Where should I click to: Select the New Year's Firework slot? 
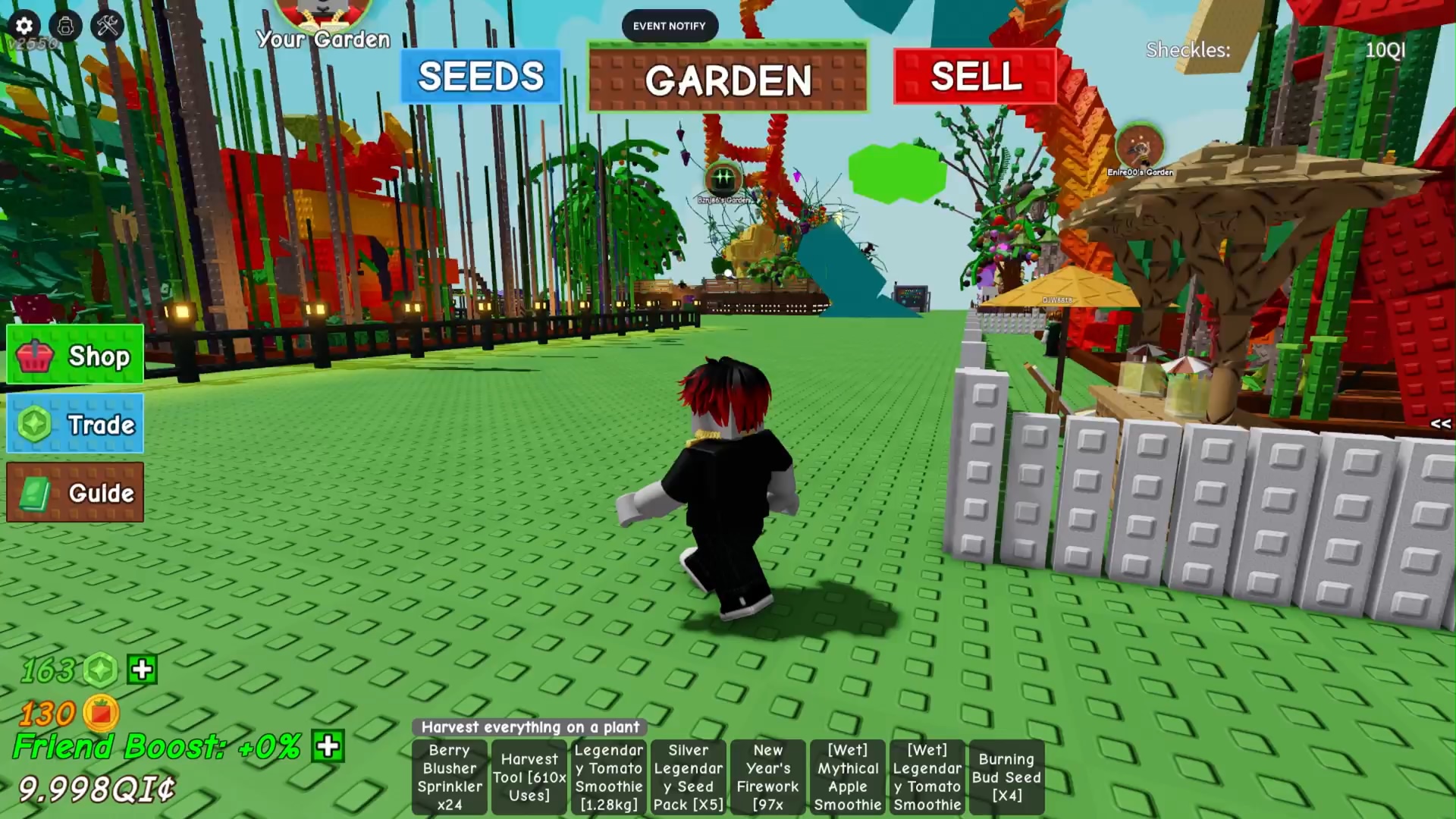pyautogui.click(x=767, y=777)
